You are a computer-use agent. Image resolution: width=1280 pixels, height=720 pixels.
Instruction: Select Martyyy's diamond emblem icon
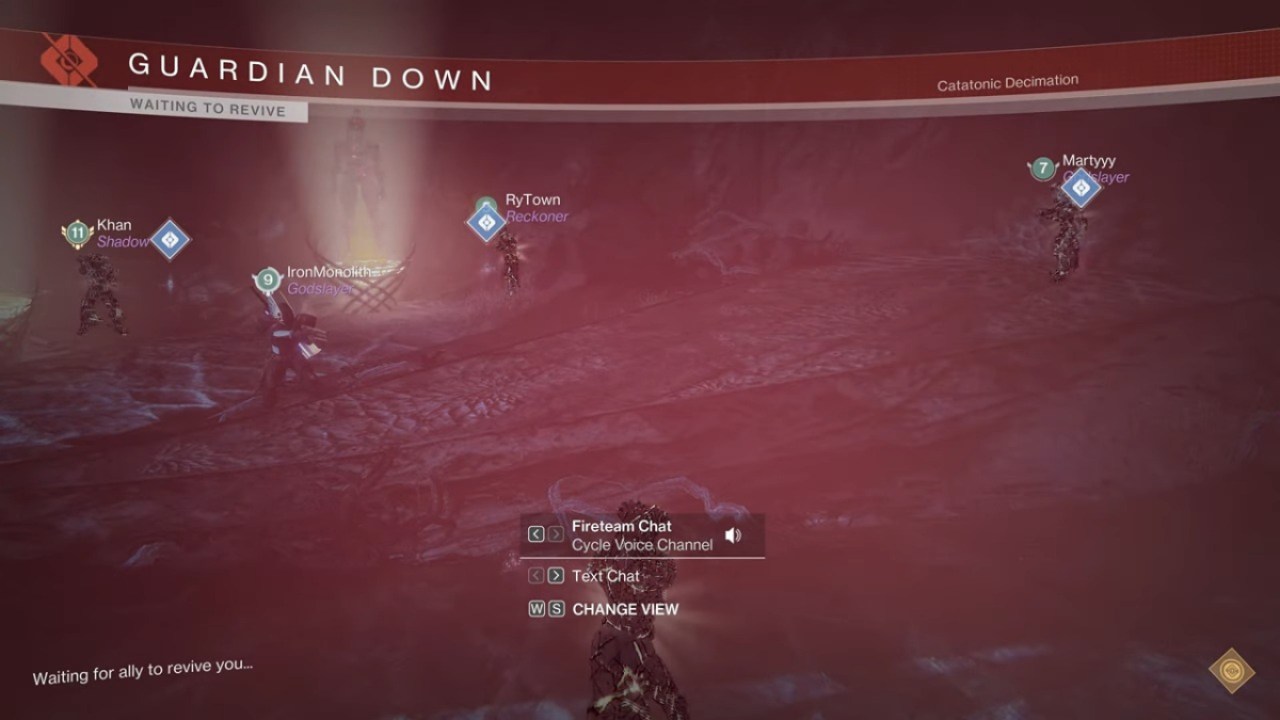click(1080, 187)
